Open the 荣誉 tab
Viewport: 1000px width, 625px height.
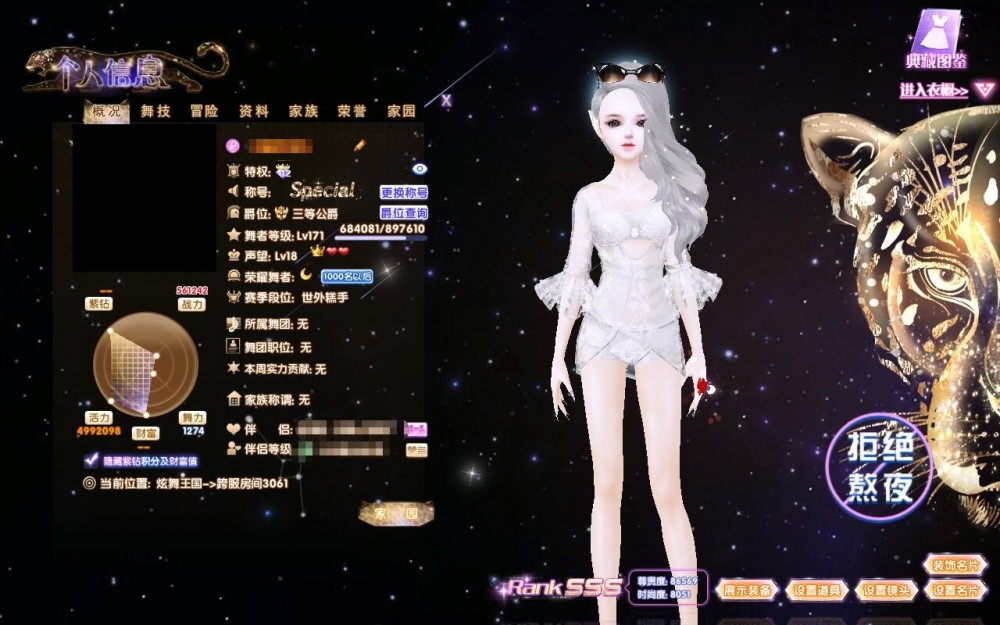352,111
